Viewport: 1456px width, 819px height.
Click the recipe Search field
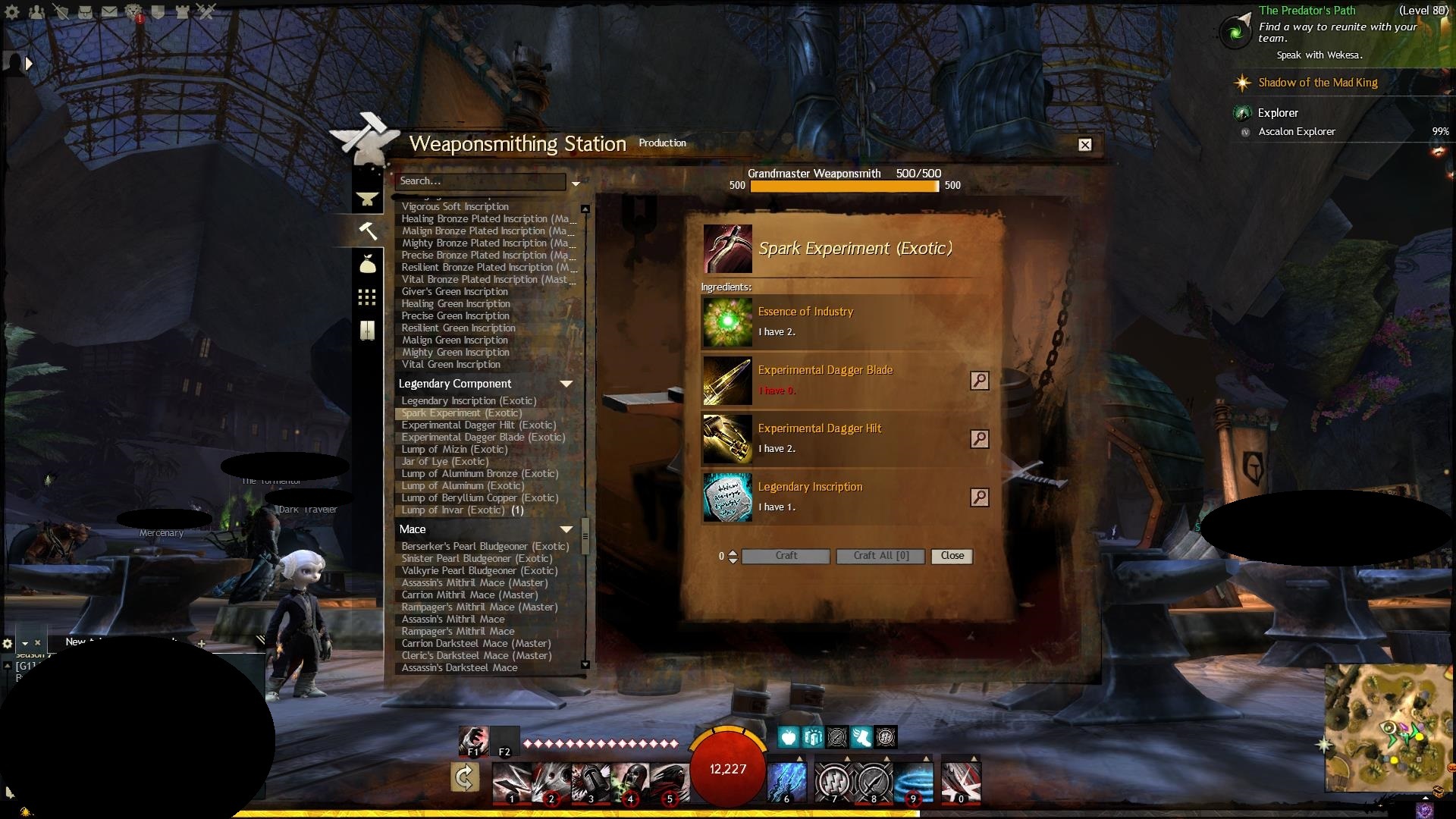pyautogui.click(x=480, y=181)
